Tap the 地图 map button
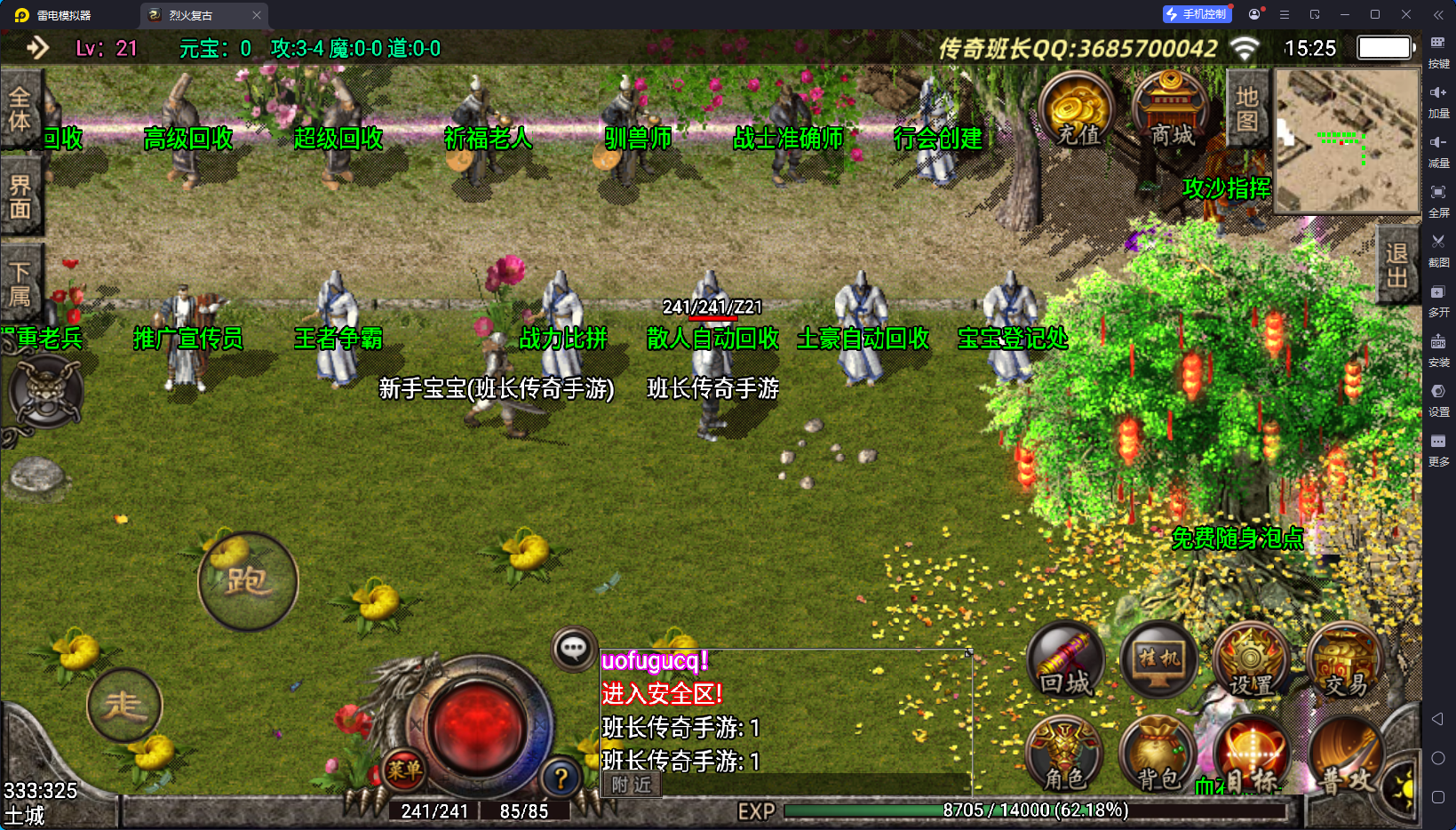 point(1247,108)
